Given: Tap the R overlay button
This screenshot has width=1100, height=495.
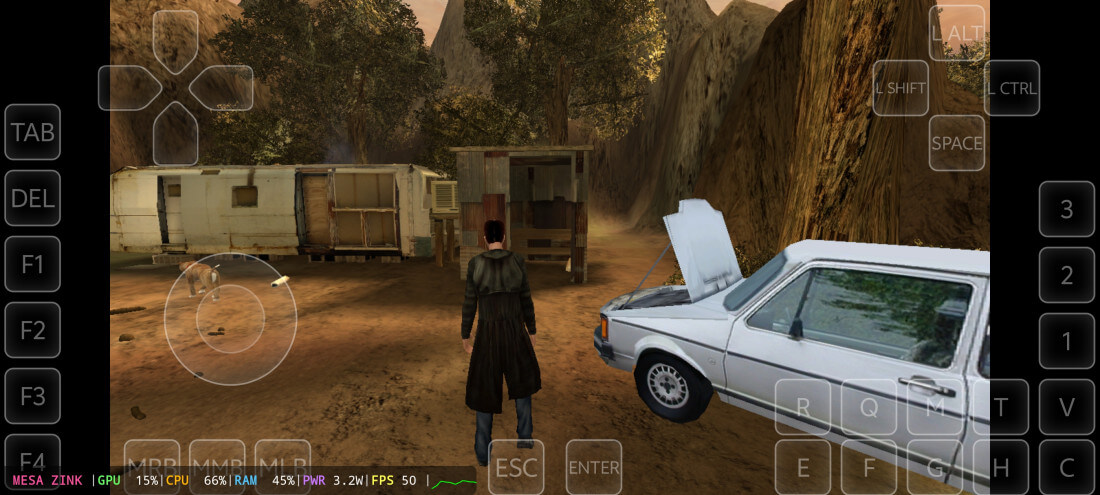Looking at the screenshot, I should coord(803,407).
